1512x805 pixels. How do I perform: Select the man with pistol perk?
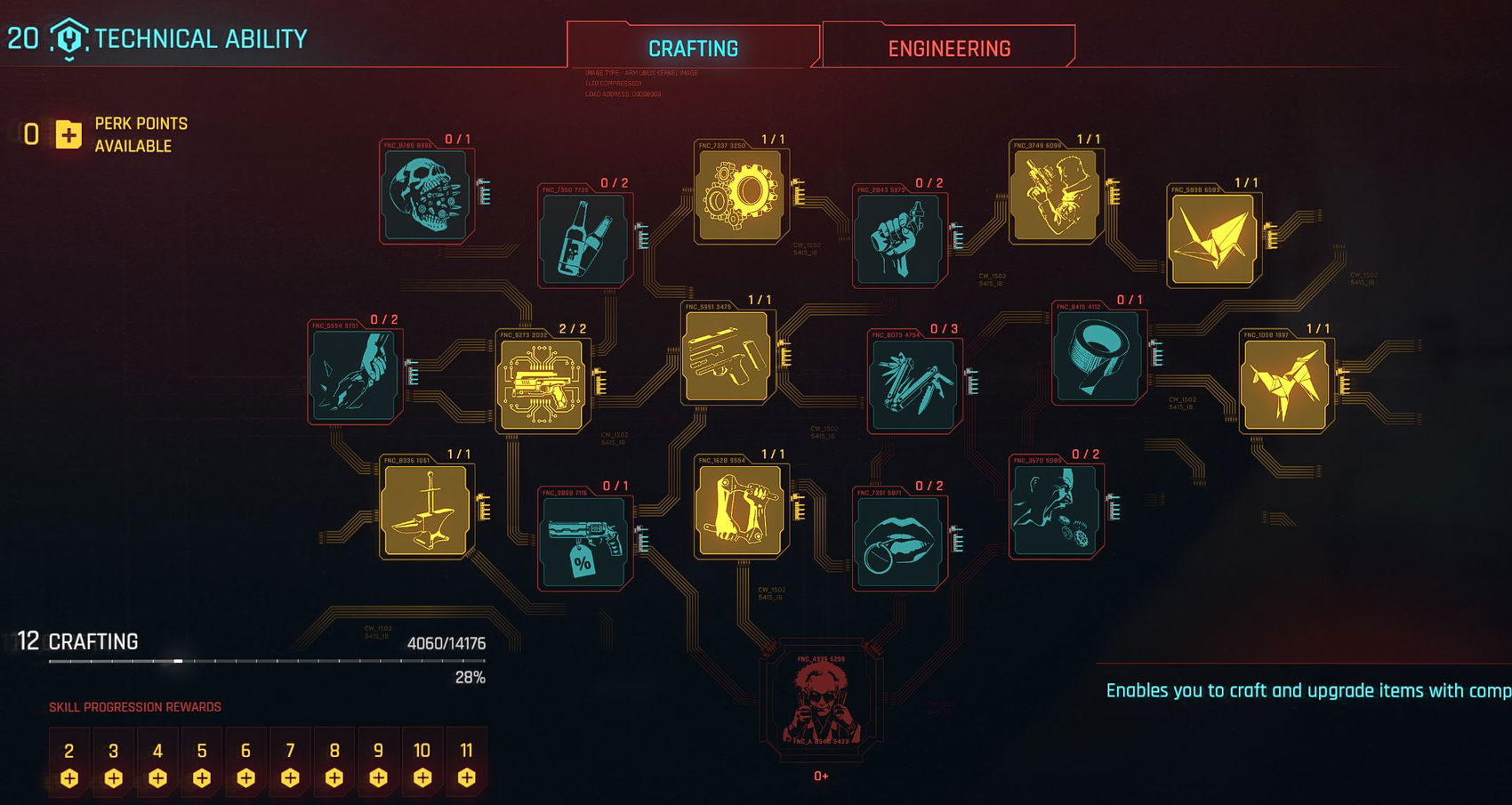pyautogui.click(x=1056, y=195)
